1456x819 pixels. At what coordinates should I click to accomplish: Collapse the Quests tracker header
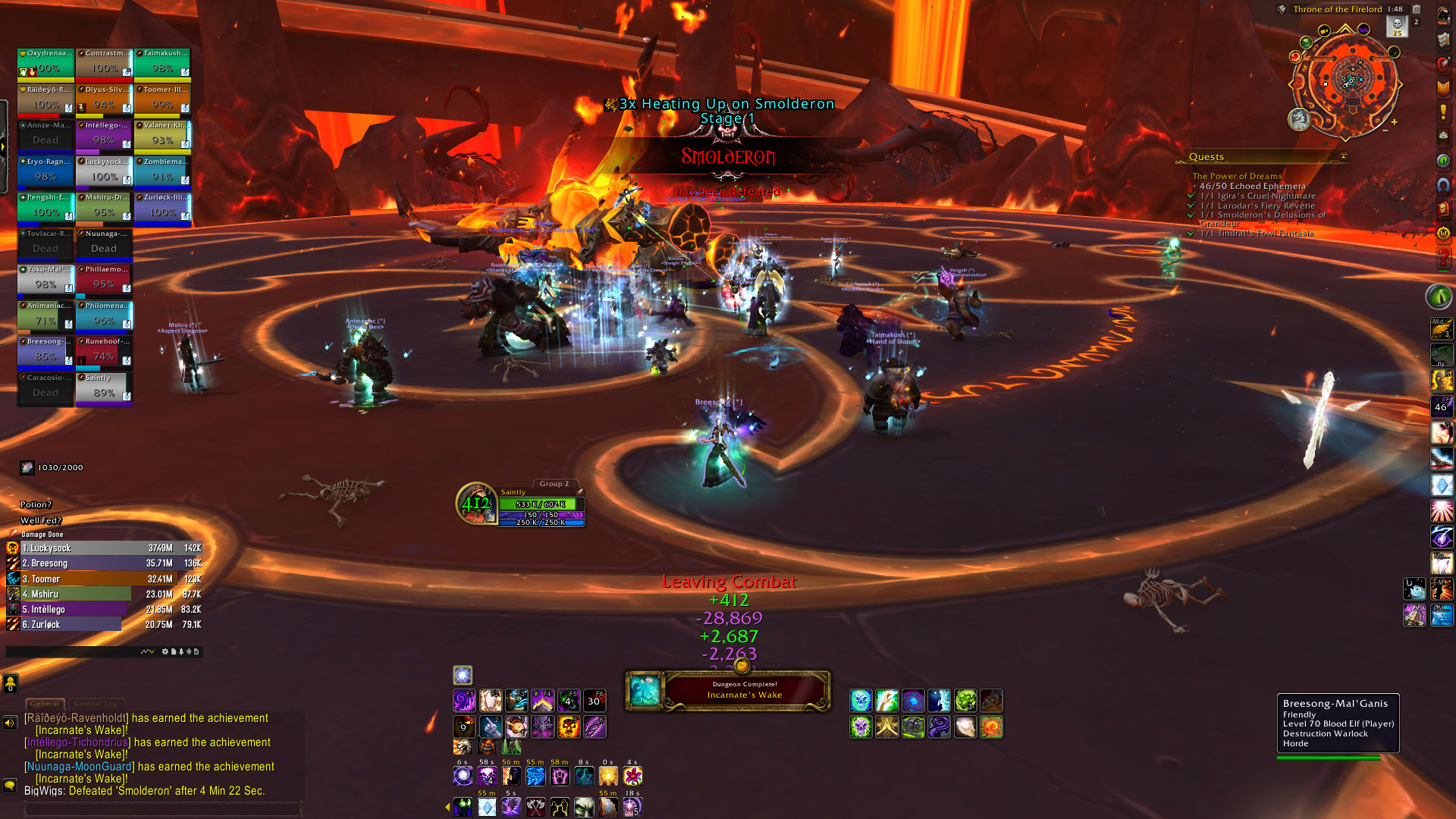1343,157
